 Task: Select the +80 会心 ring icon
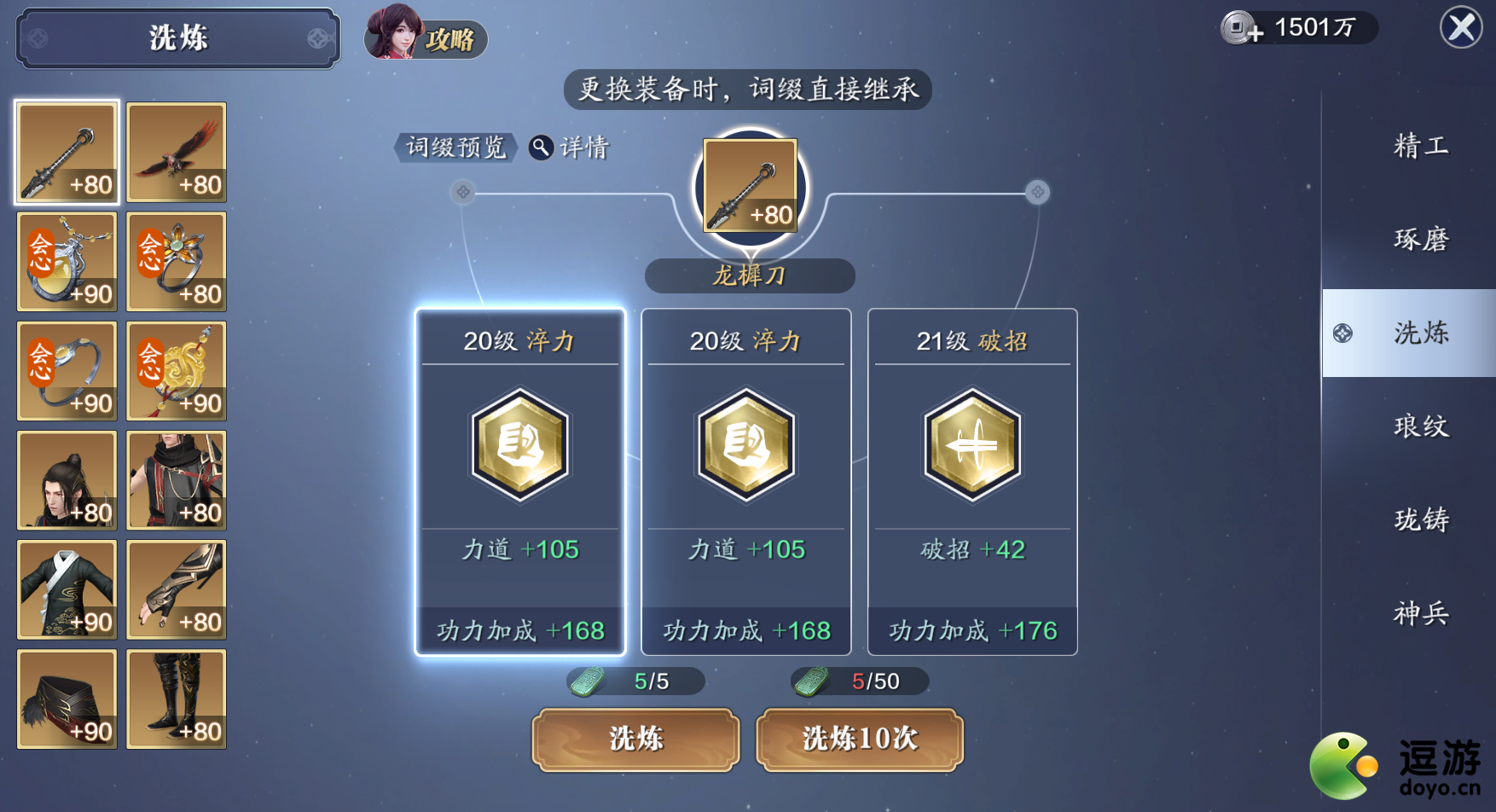(176, 262)
